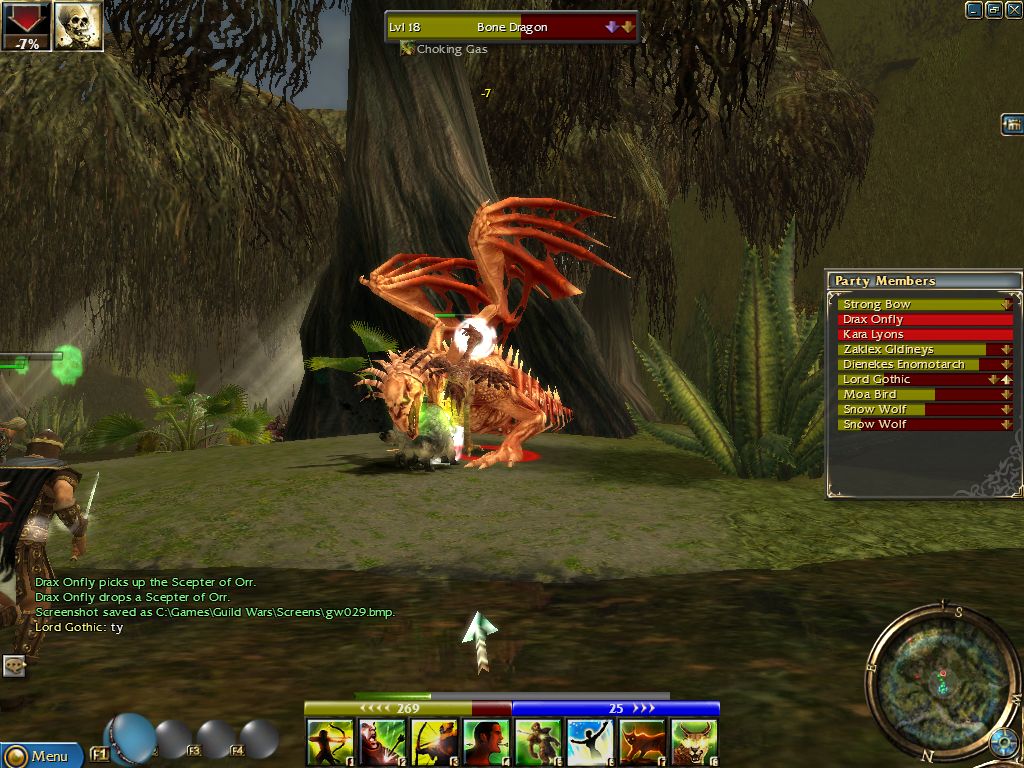This screenshot has height=768, width=1024.
Task: Minimize the game window
Action: (974, 10)
